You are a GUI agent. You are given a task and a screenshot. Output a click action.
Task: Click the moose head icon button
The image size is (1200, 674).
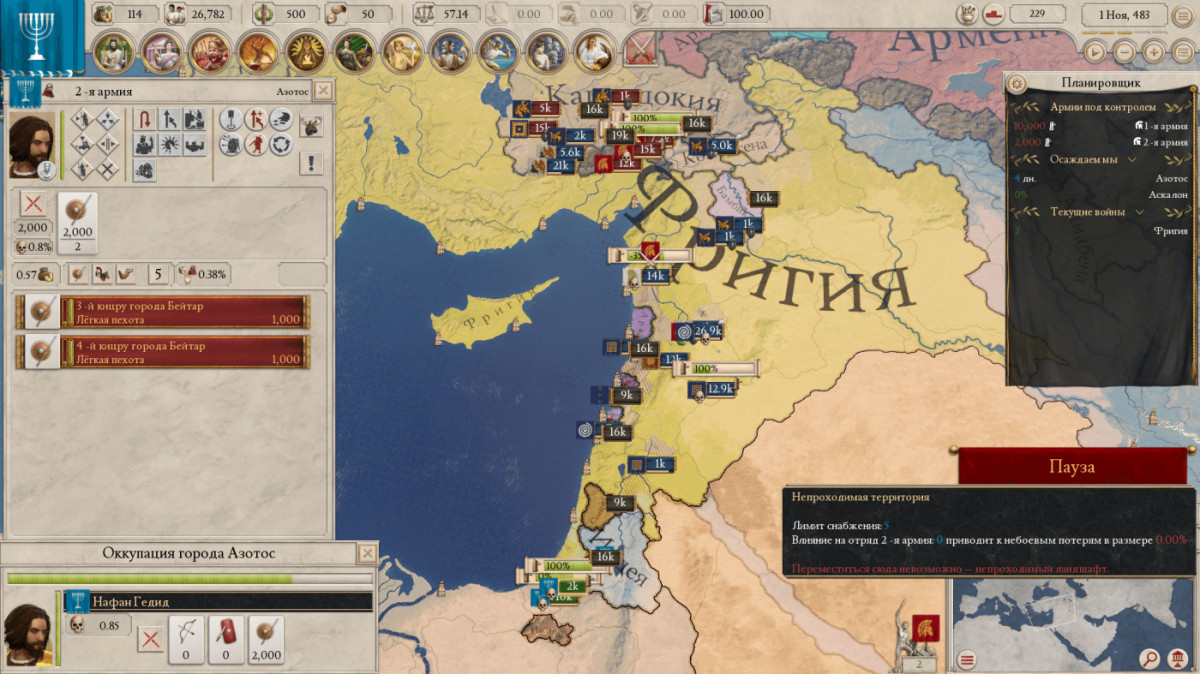tap(312, 126)
